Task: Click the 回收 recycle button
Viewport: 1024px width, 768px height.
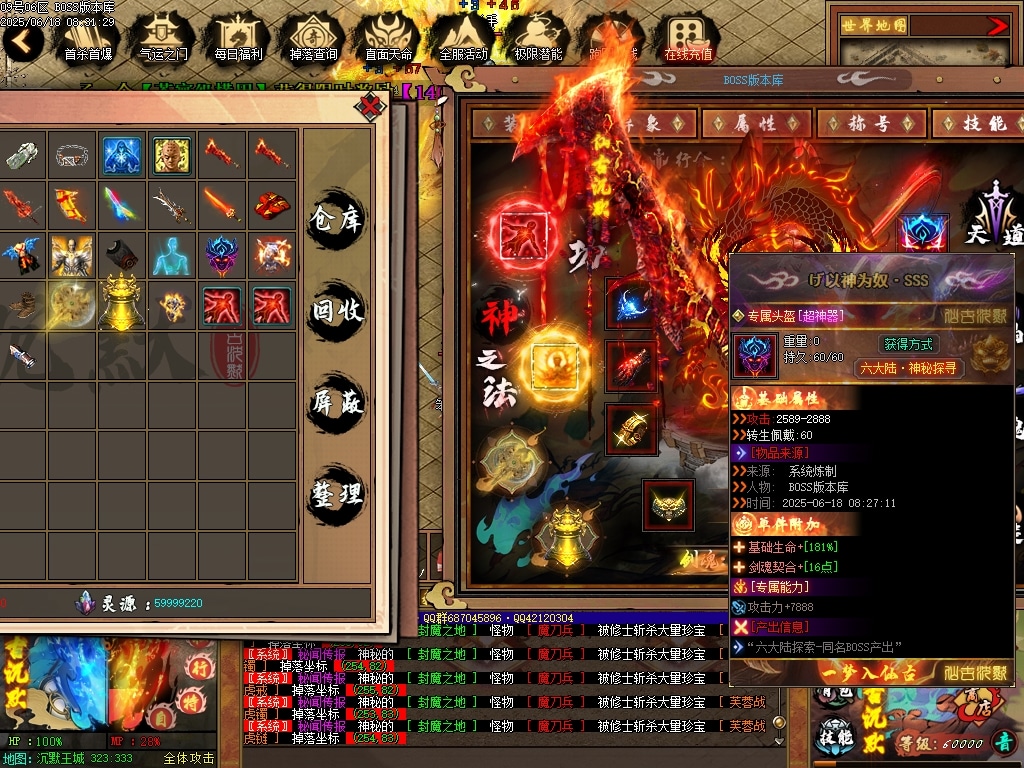Action: pyautogui.click(x=337, y=311)
